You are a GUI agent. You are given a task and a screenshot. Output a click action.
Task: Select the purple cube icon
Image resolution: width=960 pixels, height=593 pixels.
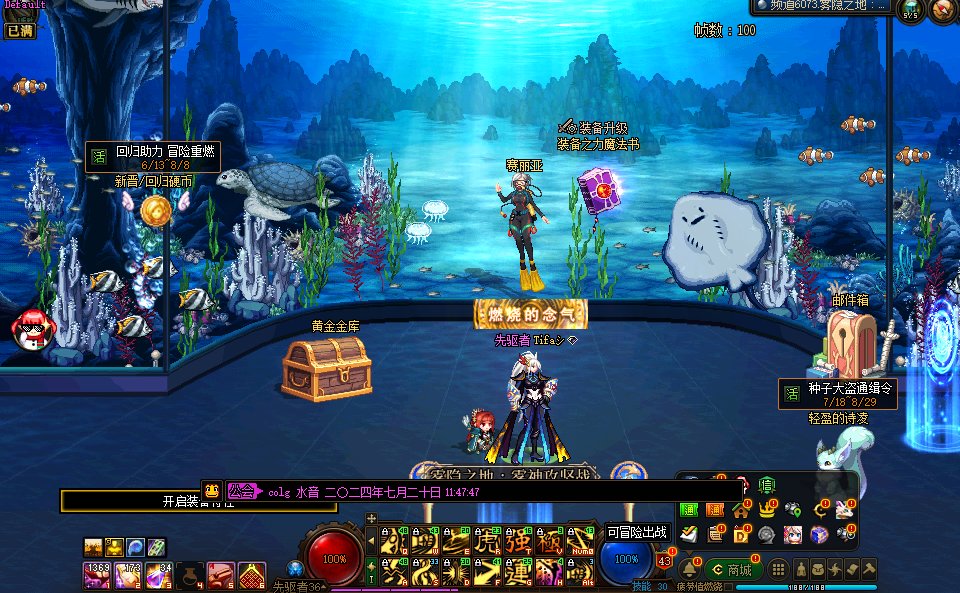[818, 534]
